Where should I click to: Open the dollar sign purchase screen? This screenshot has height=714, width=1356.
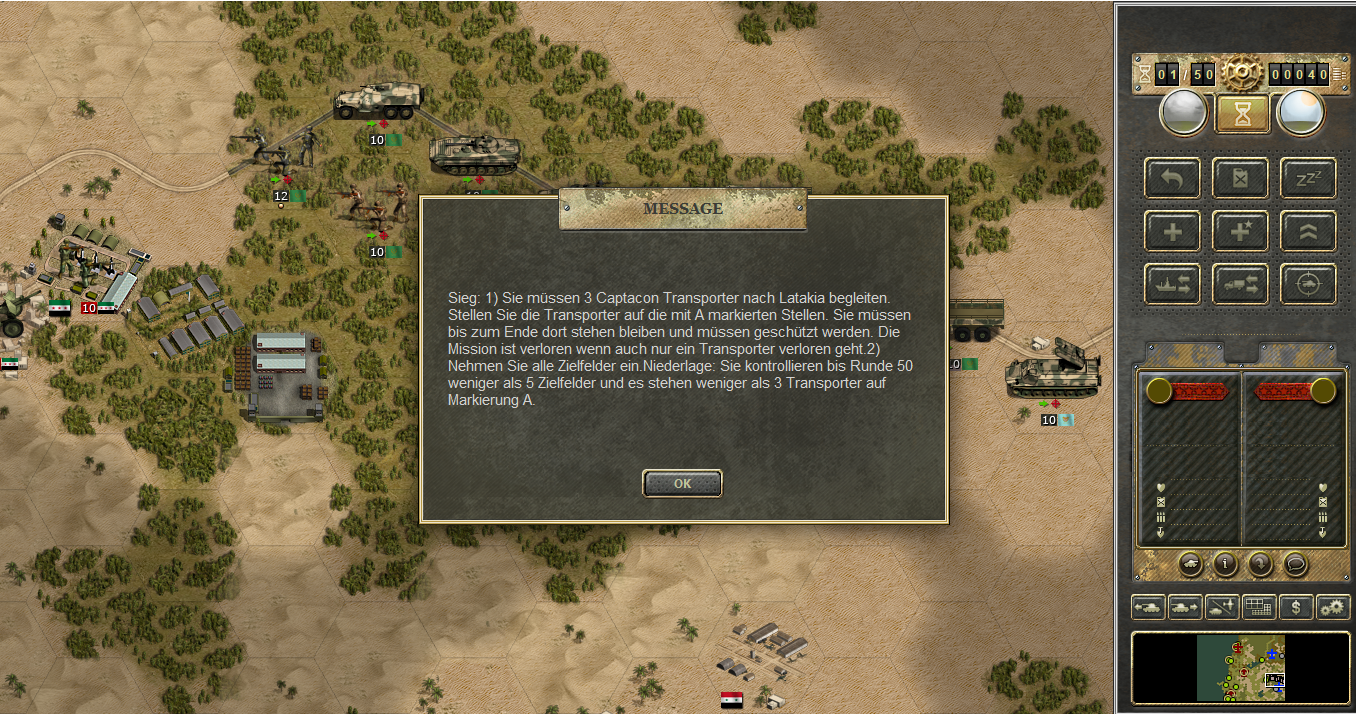1296,607
